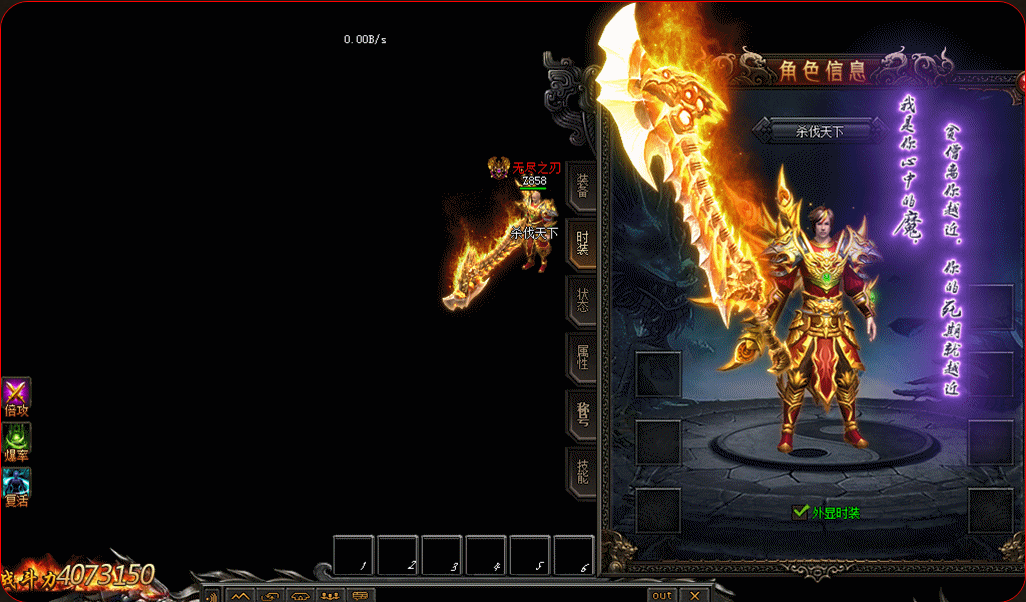Viewport: 1026px width, 602px height.
Task: Open the chat message icon on bottom bar
Action: pos(361,596)
